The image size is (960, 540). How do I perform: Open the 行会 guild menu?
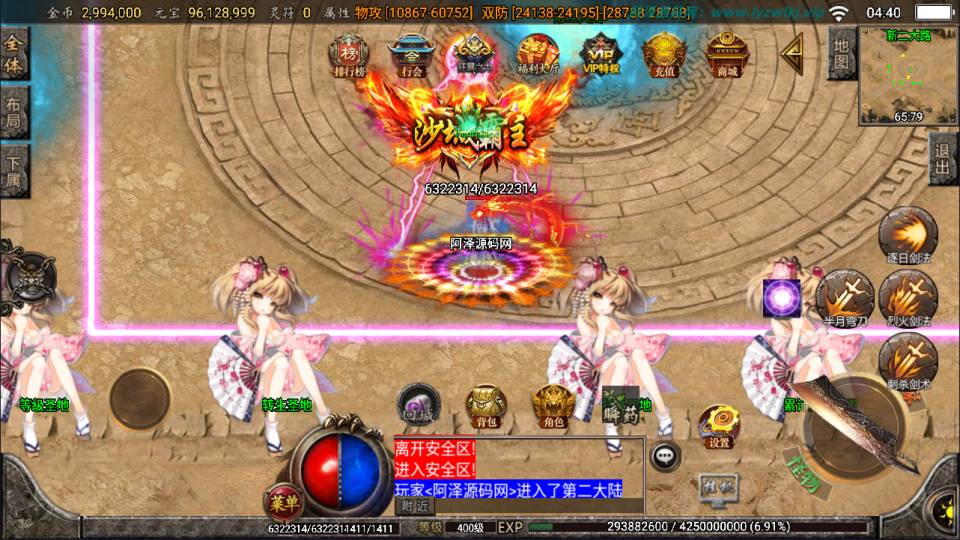[410, 54]
